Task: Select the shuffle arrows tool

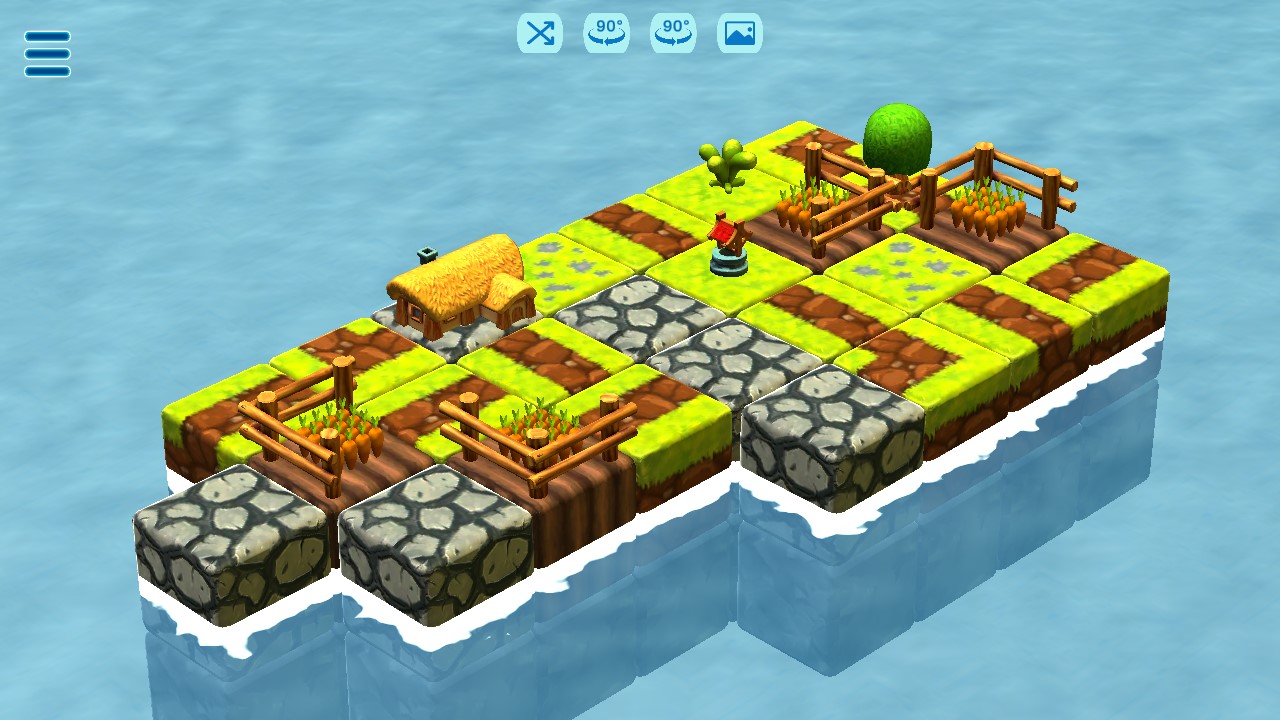Action: pos(541,33)
